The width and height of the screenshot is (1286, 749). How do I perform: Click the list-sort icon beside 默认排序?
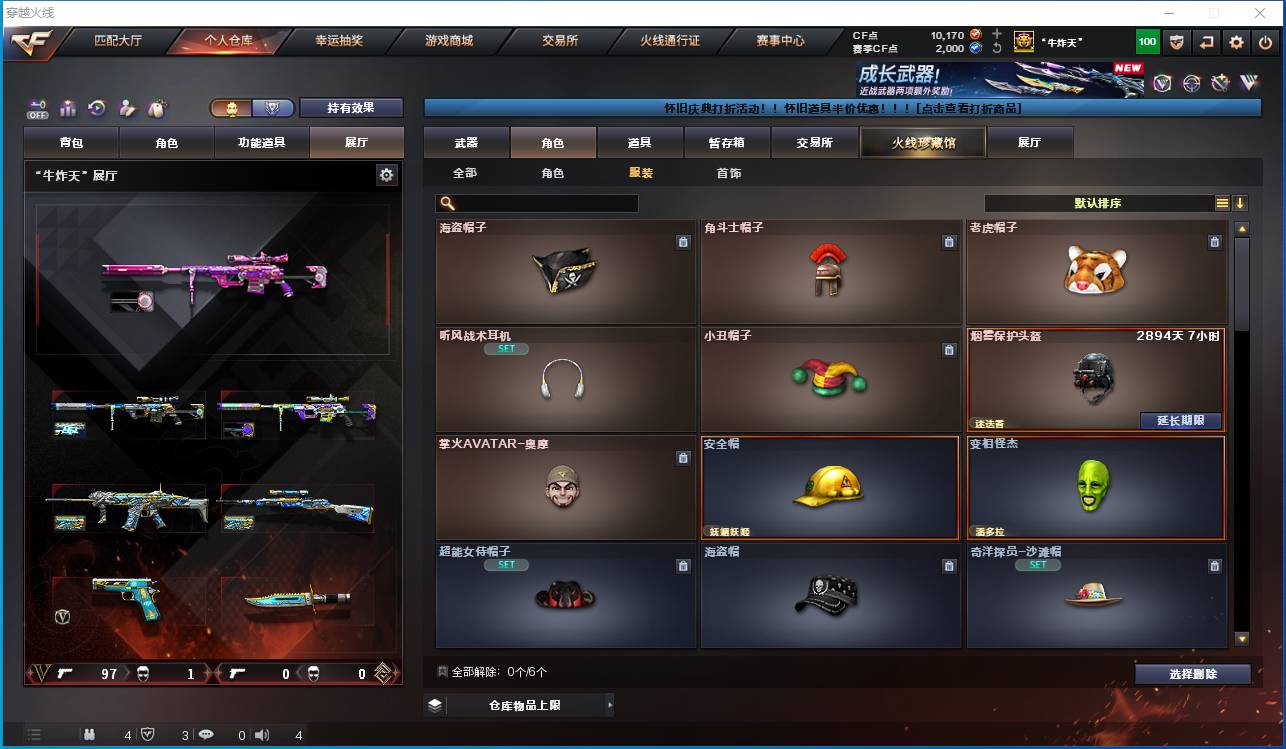point(1221,202)
